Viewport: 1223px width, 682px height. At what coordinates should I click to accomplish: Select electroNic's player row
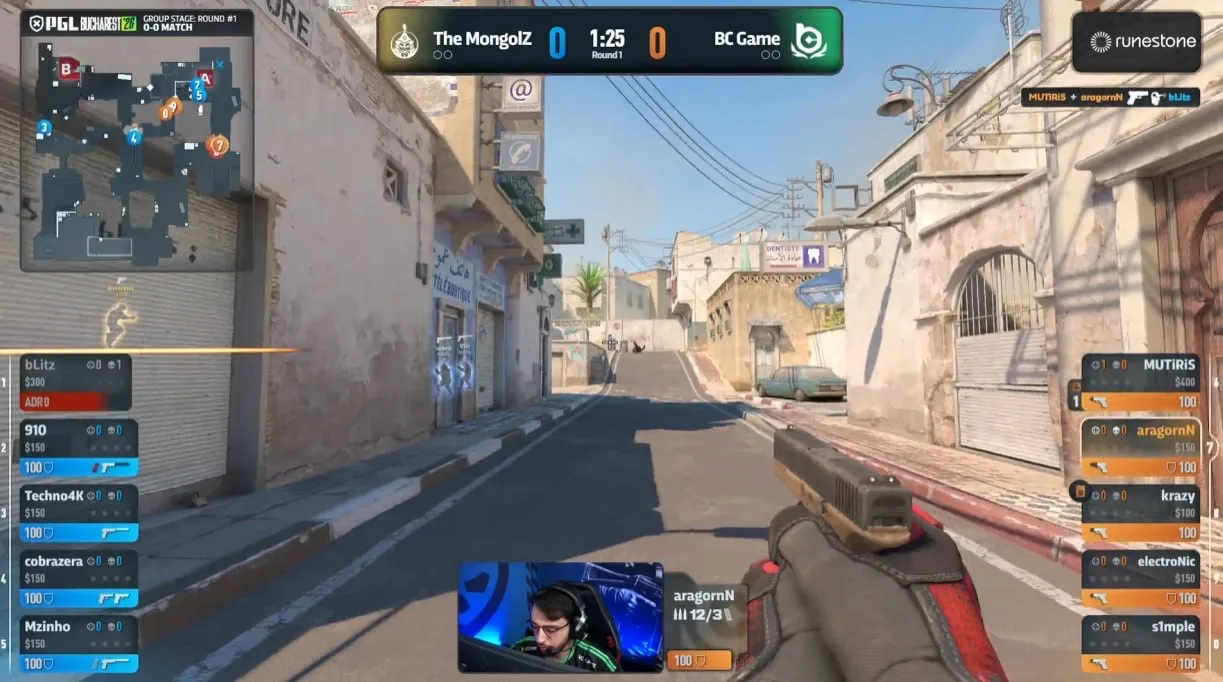pos(1141,579)
